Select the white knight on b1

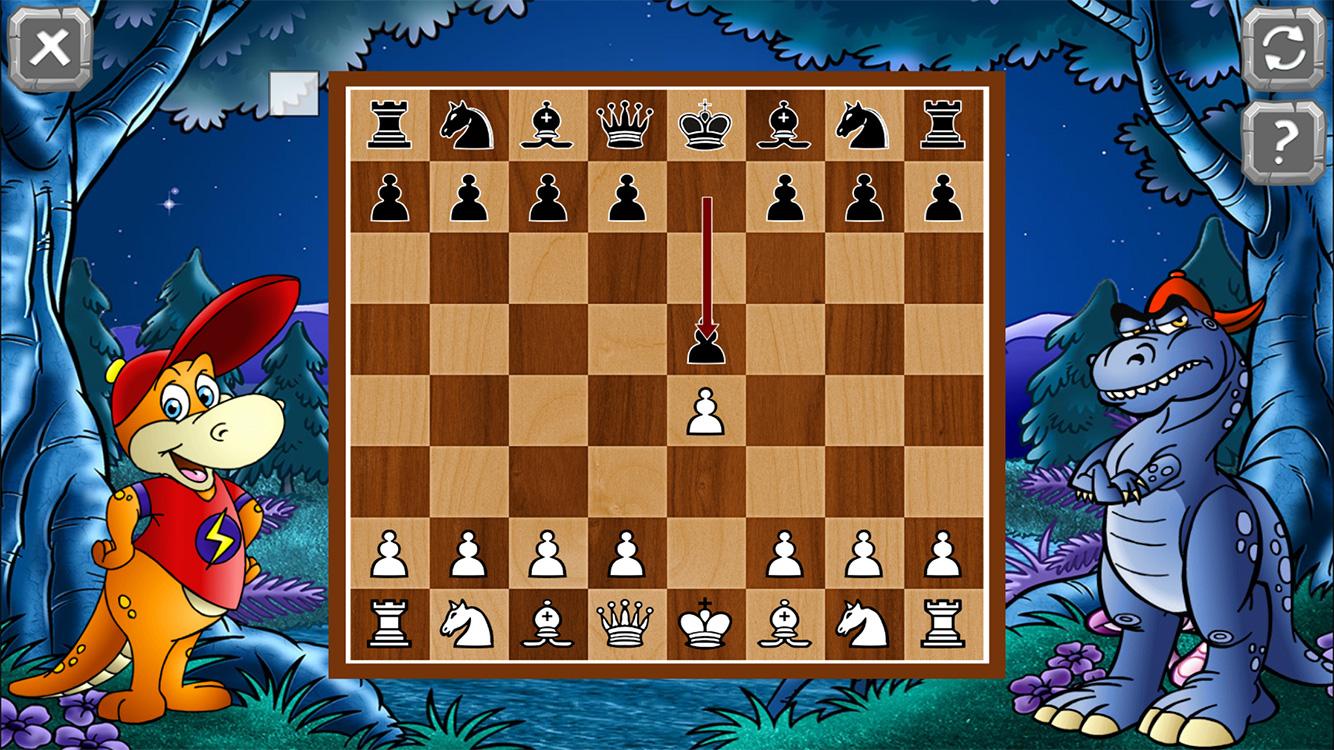coord(468,623)
